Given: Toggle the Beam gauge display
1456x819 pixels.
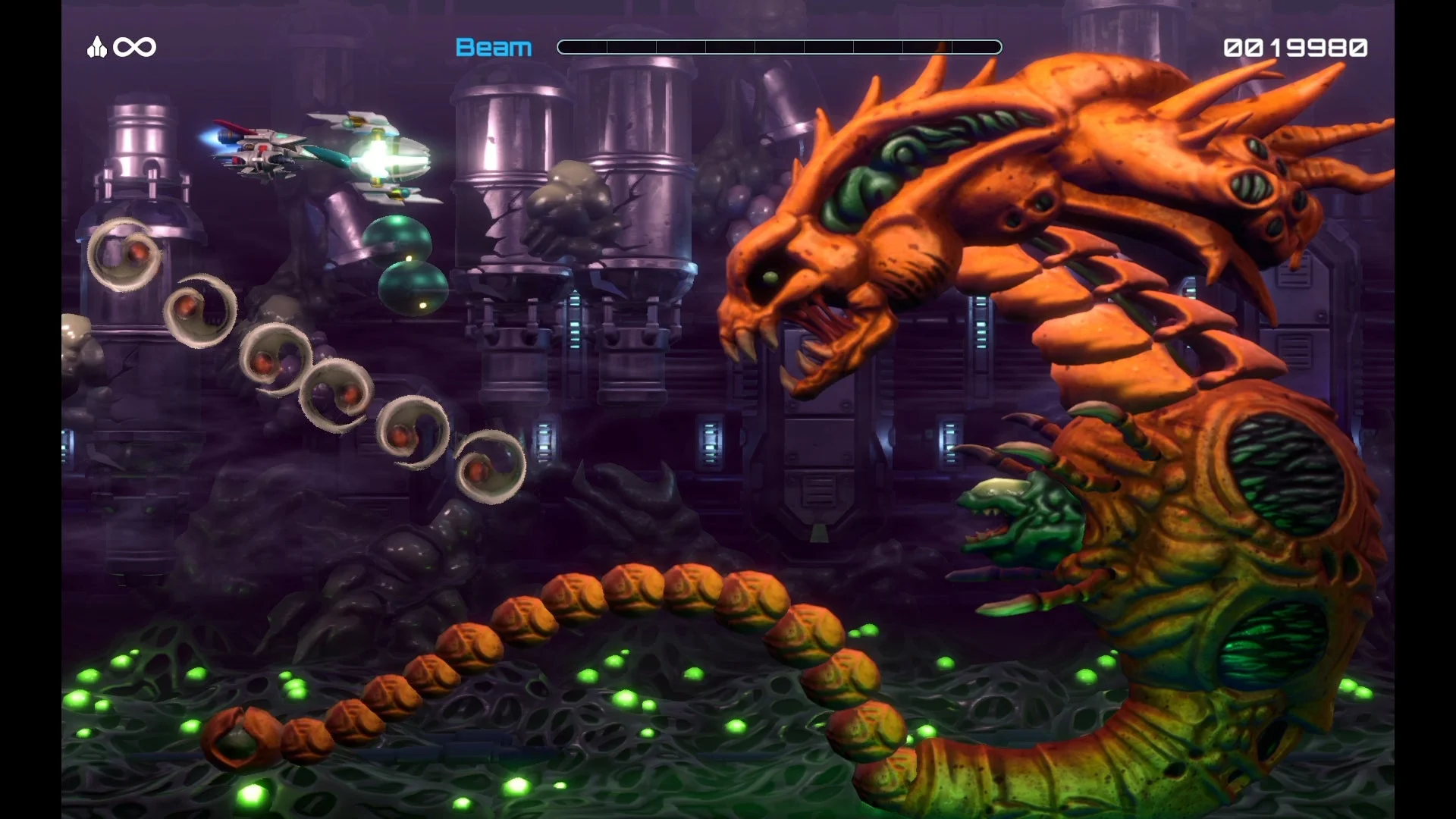Looking at the screenshot, I should (780, 47).
